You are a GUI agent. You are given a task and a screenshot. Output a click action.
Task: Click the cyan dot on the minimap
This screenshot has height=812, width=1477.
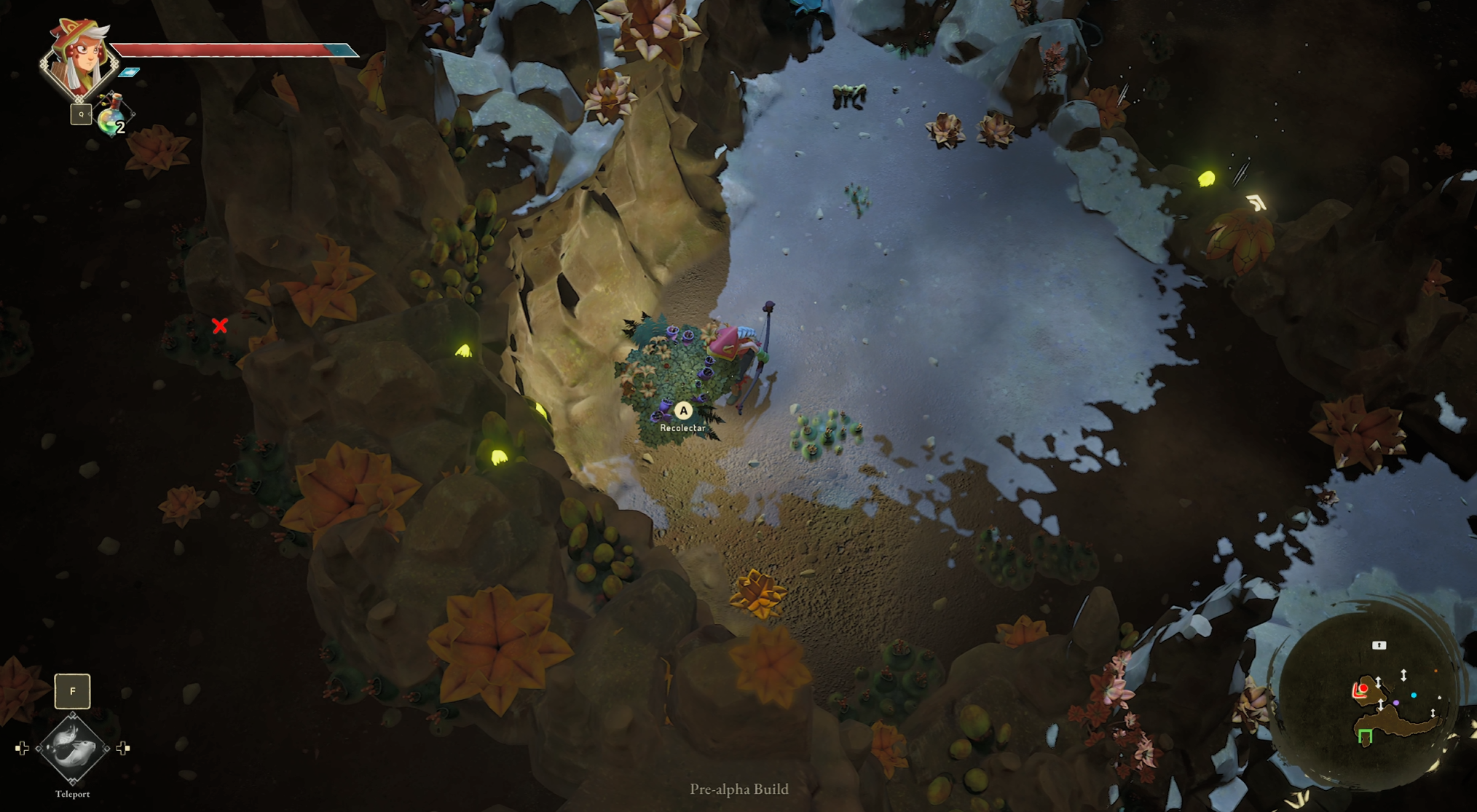tap(1414, 695)
